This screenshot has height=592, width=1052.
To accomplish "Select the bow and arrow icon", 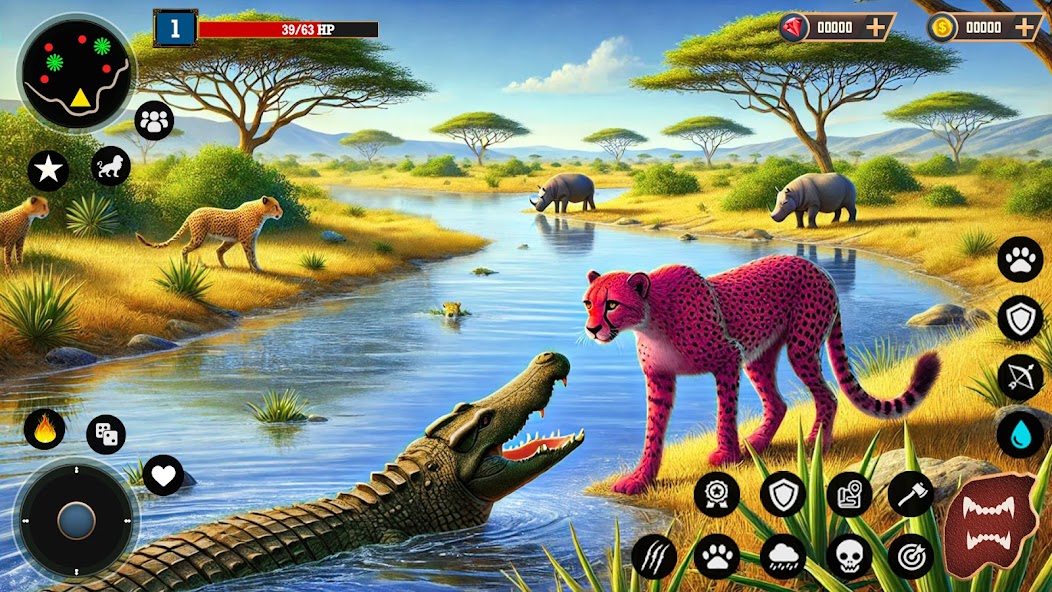I will coord(1020,377).
